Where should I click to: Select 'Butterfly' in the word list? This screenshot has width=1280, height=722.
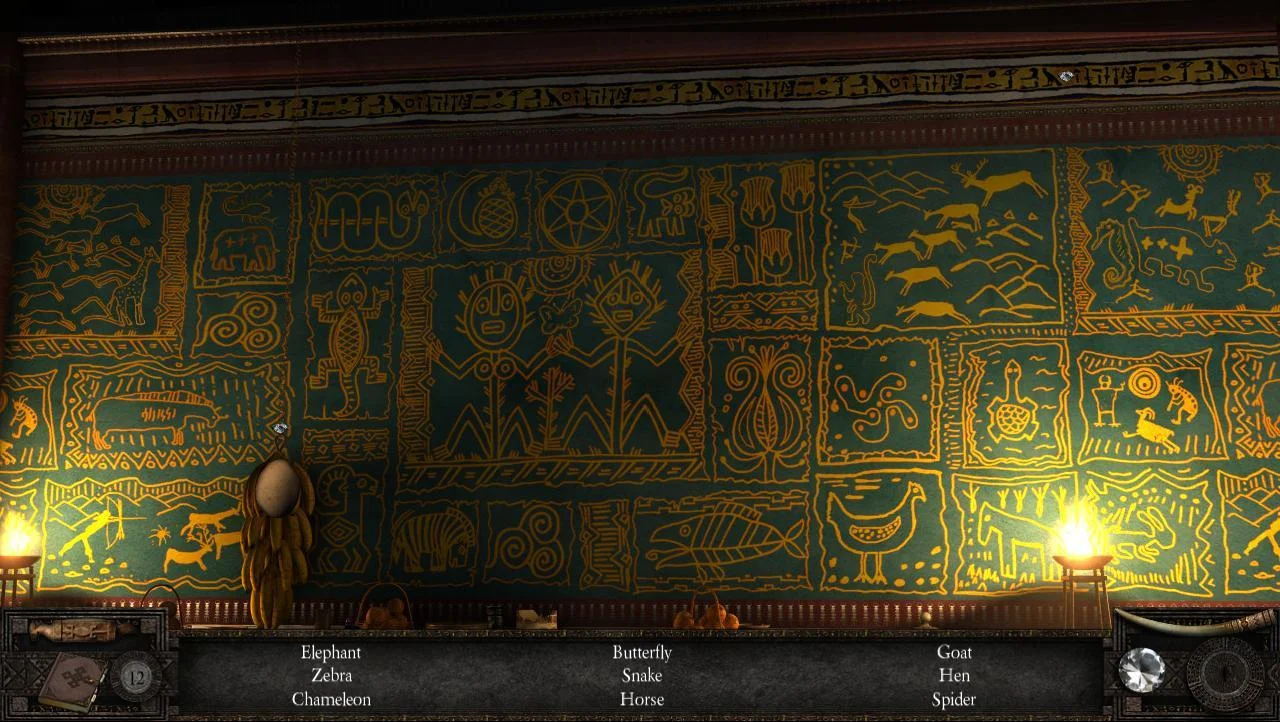pos(641,652)
